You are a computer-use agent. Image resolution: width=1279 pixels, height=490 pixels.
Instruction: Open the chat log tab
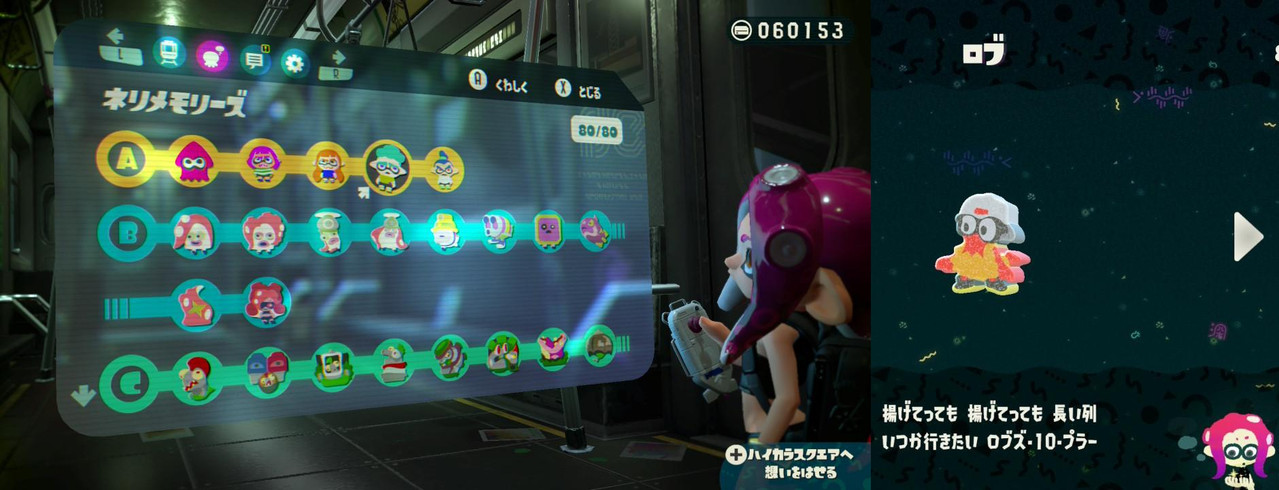pos(255,60)
